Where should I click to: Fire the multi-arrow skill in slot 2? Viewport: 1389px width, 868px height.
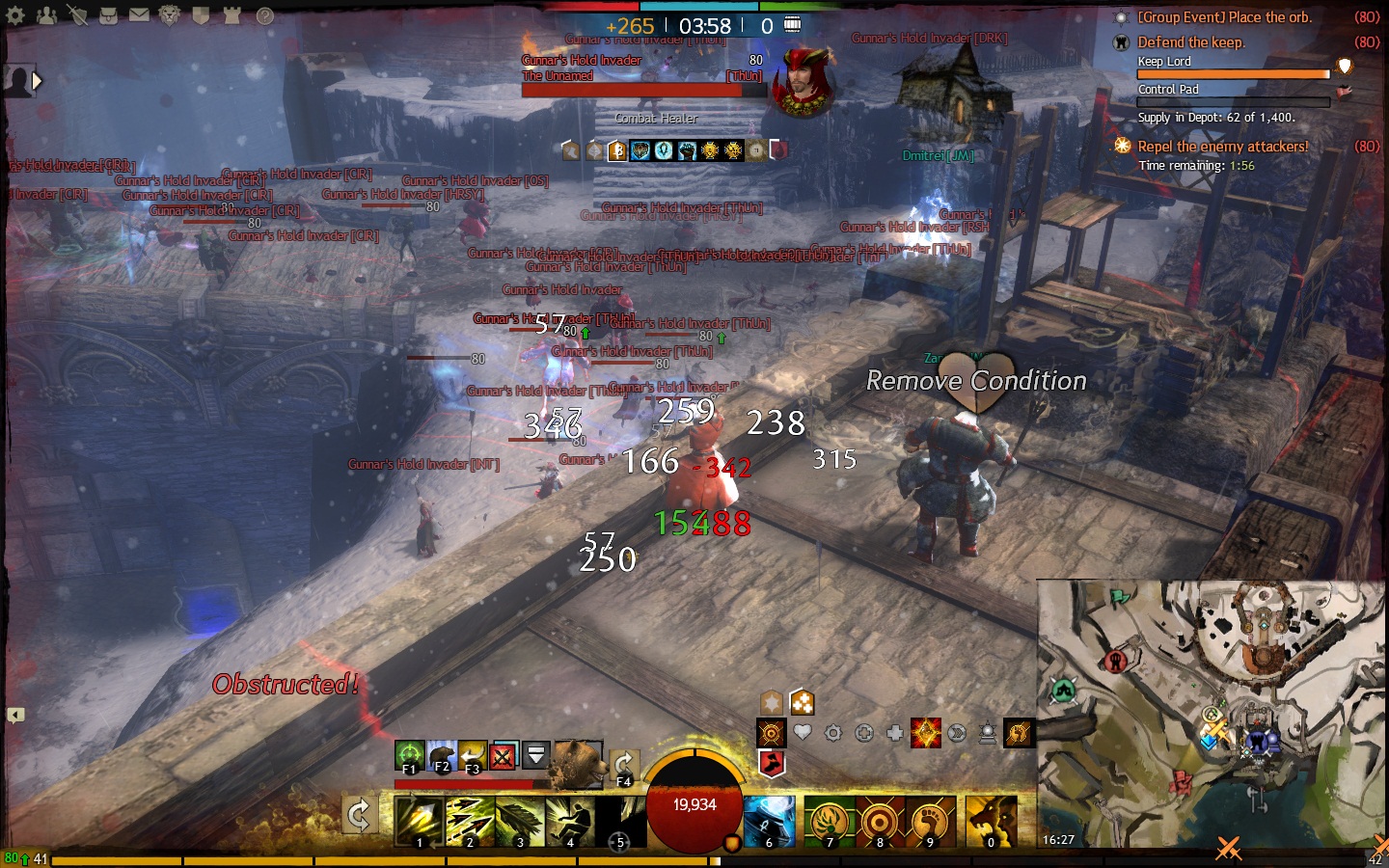(470, 821)
